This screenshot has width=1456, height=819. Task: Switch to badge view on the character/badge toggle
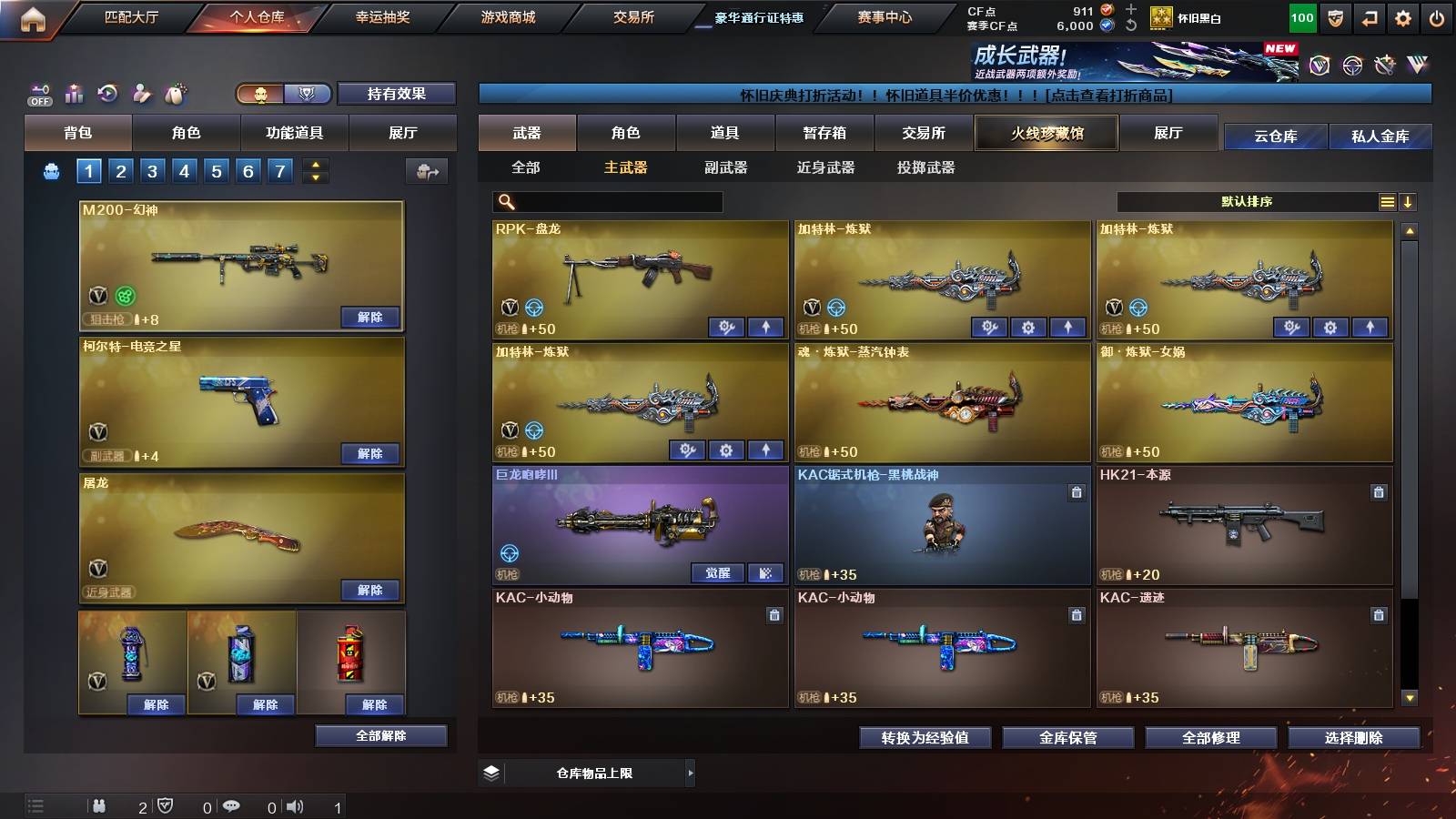[x=308, y=94]
